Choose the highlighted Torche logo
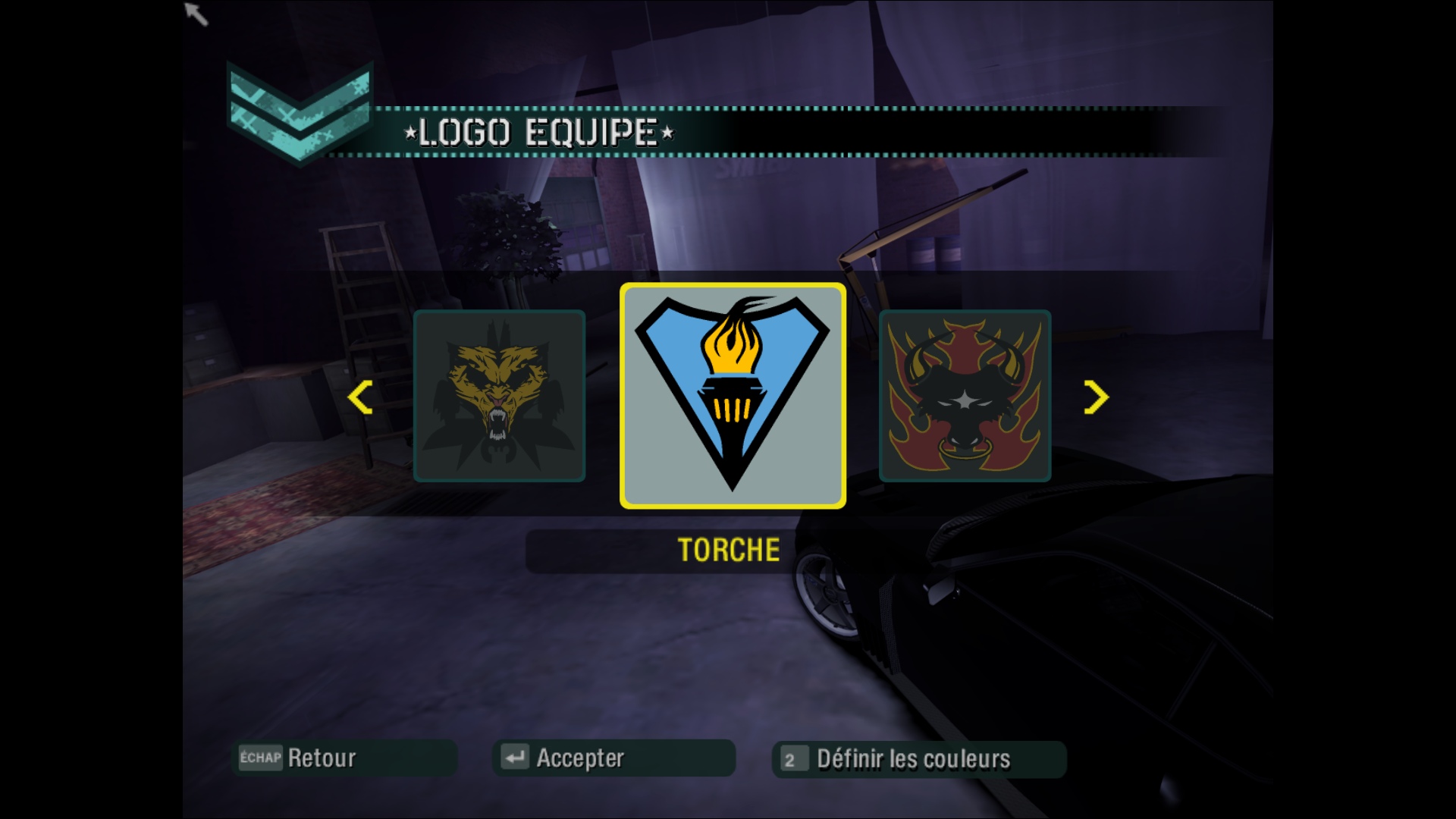 coord(733,396)
